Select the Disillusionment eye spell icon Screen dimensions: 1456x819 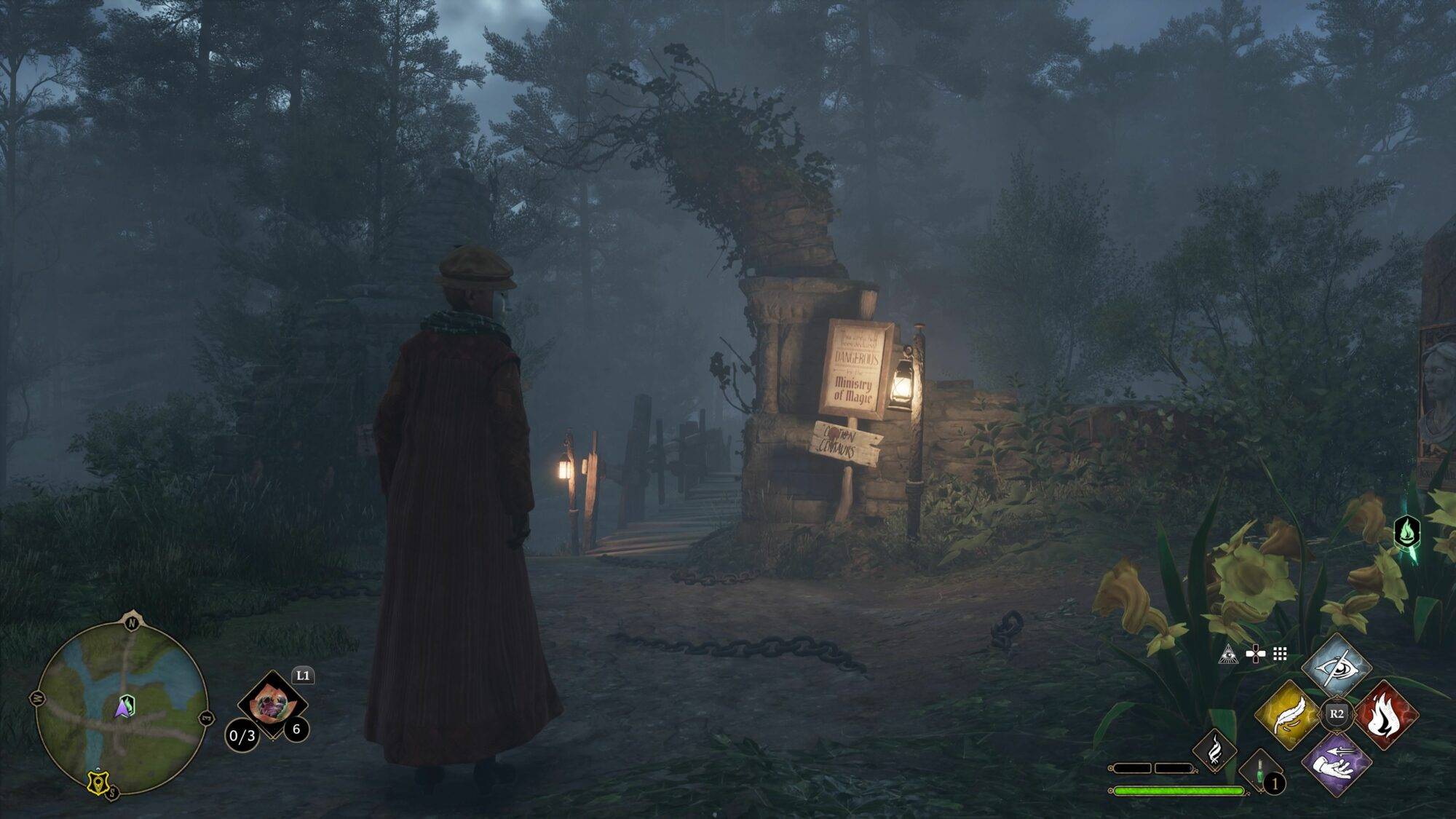(x=1338, y=667)
